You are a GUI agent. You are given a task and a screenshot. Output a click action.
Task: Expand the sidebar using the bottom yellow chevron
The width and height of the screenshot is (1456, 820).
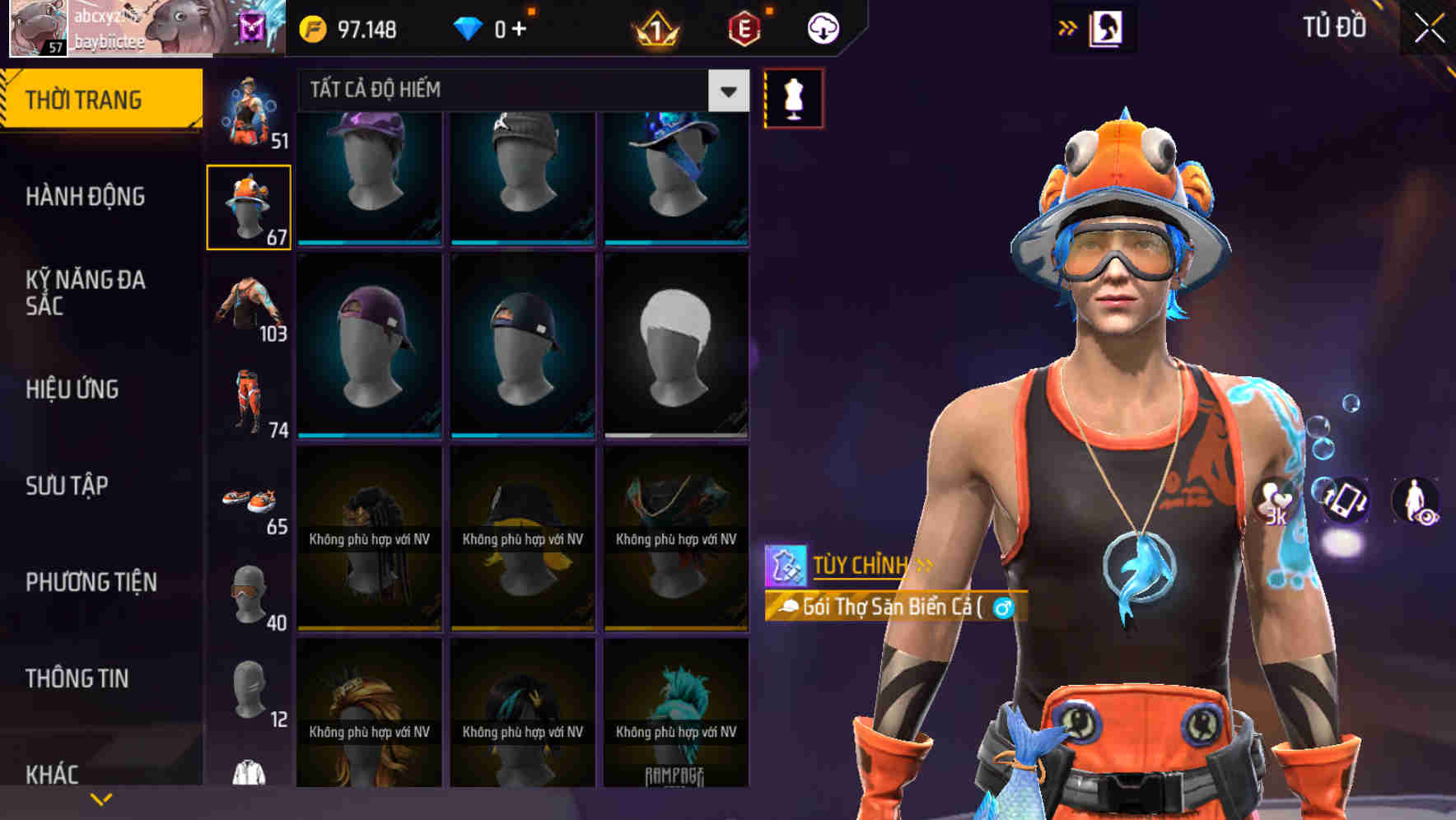[x=100, y=797]
